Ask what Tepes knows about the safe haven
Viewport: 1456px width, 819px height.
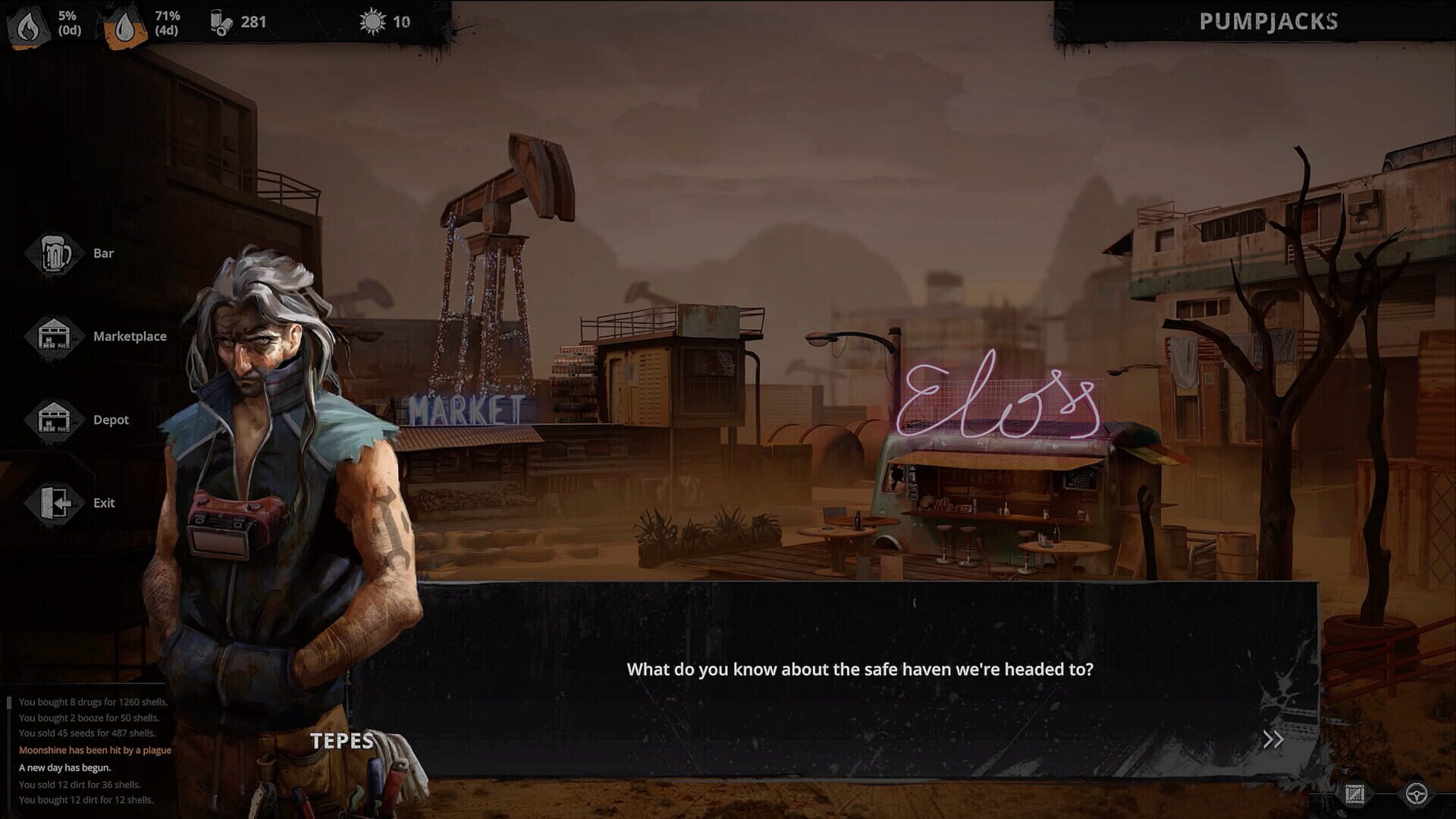pos(861,670)
